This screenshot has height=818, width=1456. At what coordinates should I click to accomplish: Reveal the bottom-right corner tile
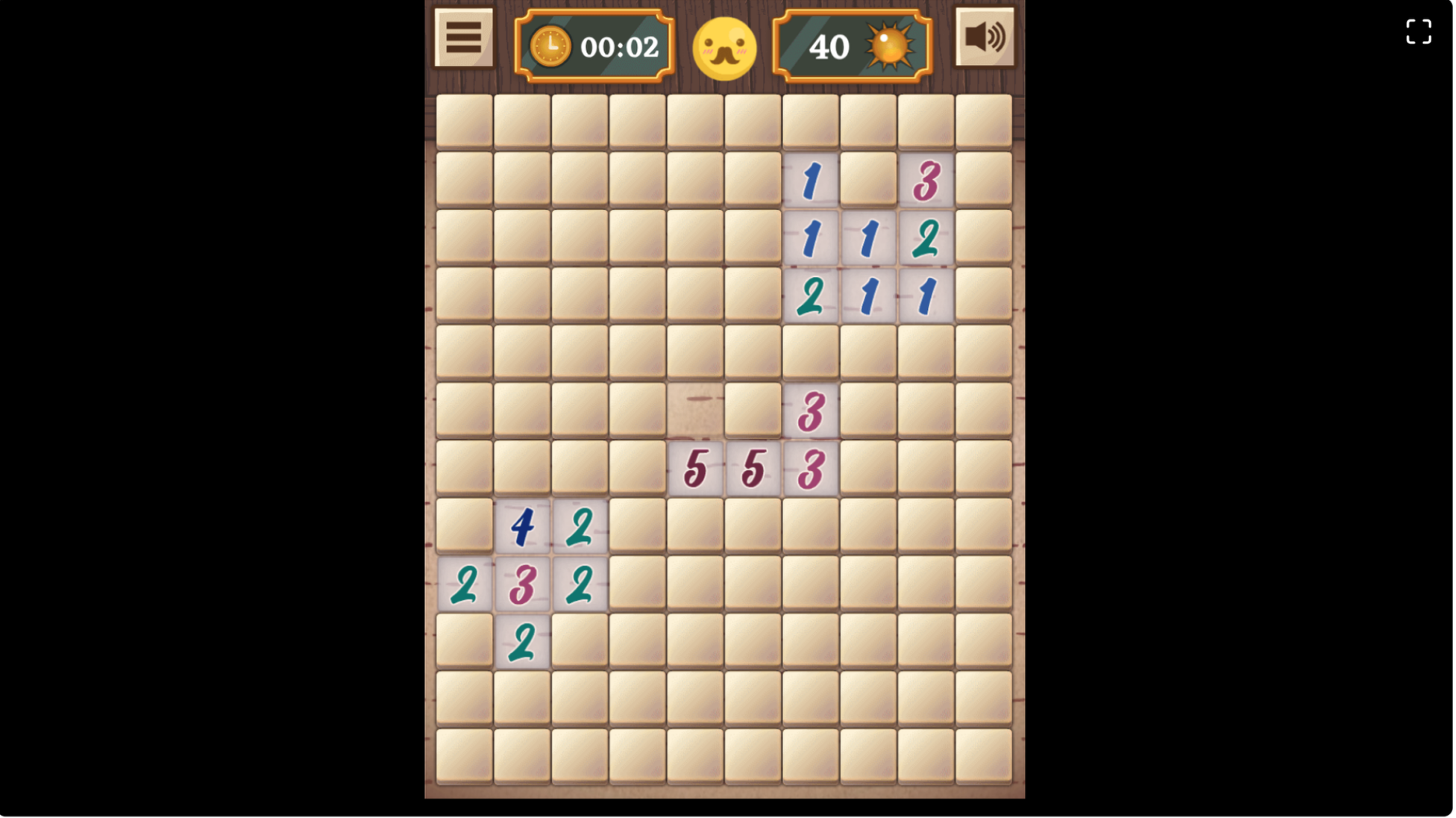click(983, 758)
